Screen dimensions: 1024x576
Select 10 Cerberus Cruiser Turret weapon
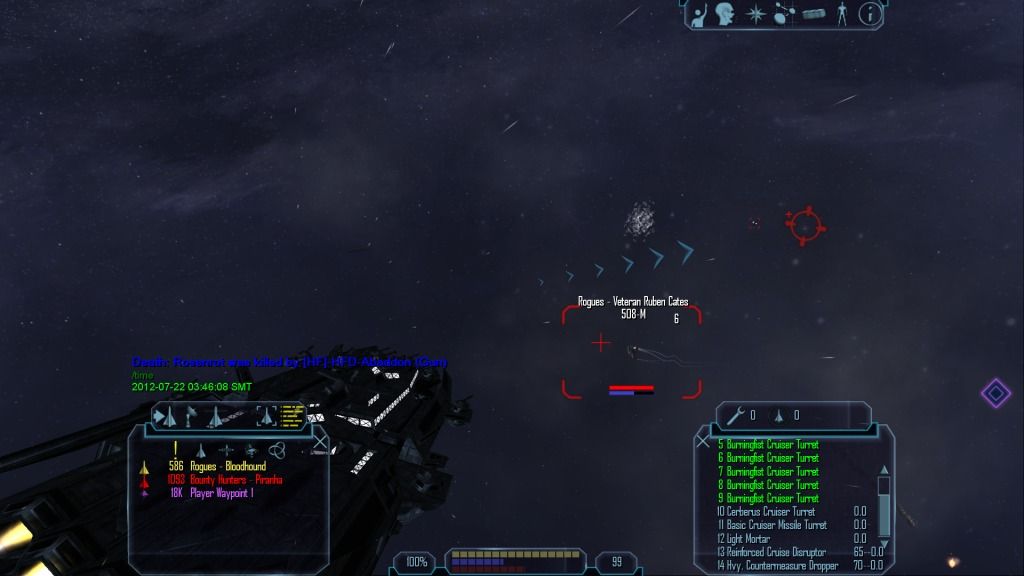click(x=765, y=511)
